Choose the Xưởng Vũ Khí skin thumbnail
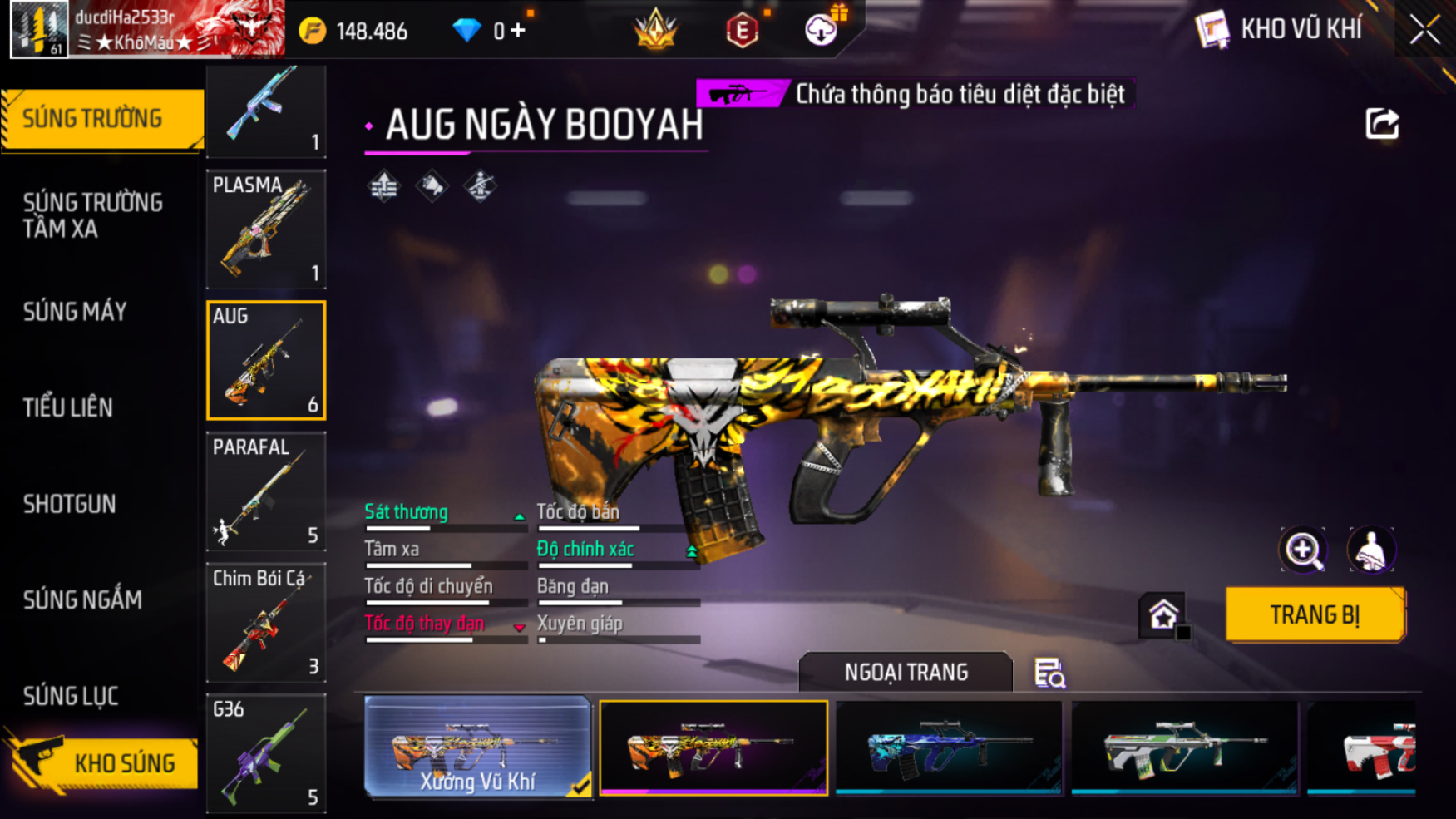This screenshot has height=819, width=1456. click(477, 747)
